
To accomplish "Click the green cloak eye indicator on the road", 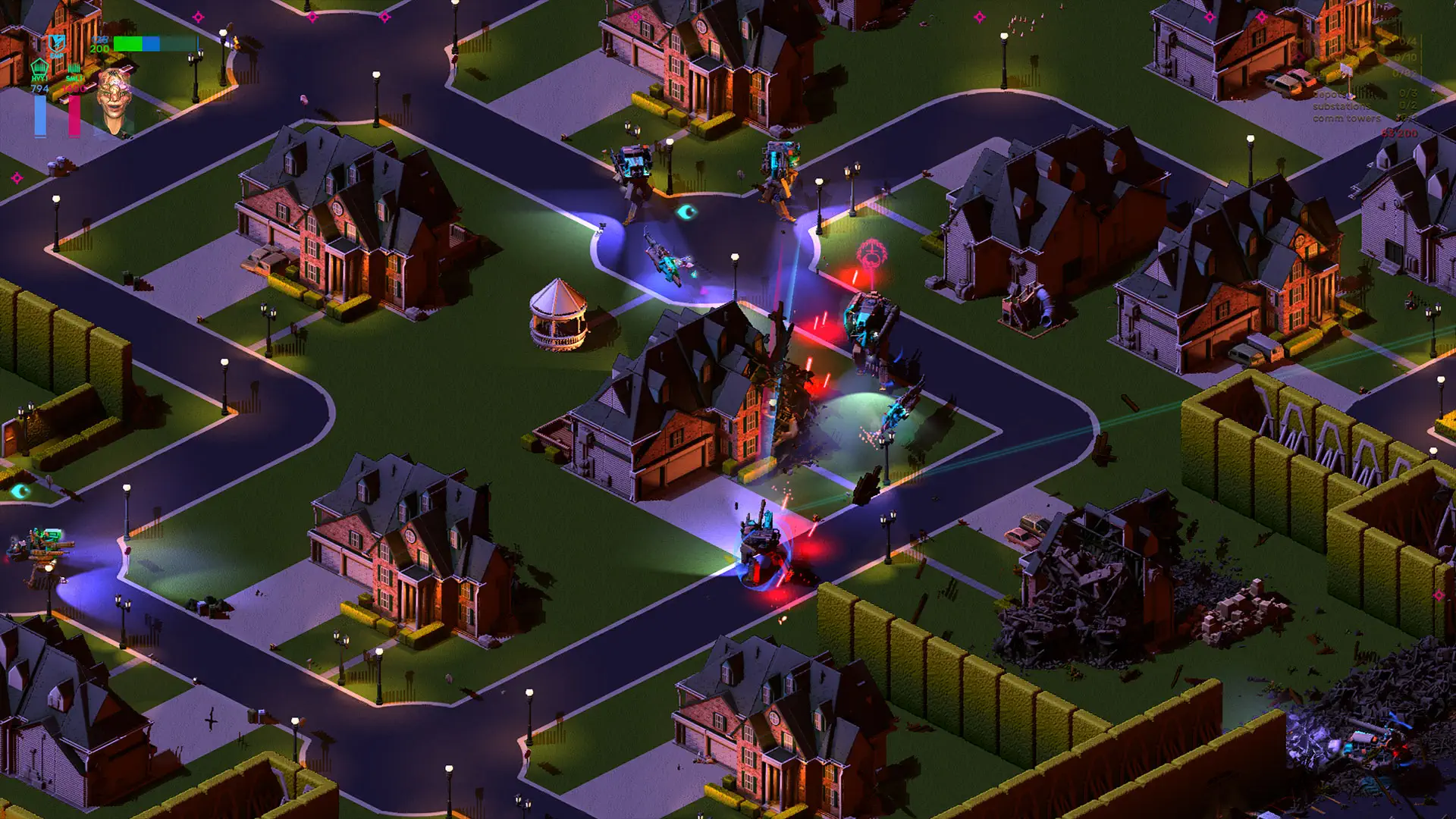I will (x=686, y=212).
